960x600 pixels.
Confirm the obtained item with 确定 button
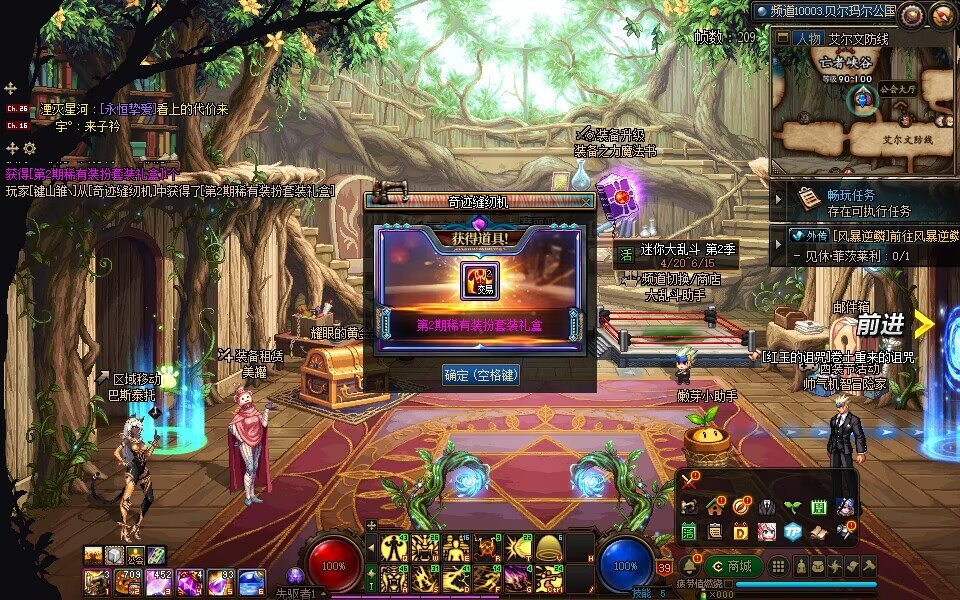coord(481,375)
